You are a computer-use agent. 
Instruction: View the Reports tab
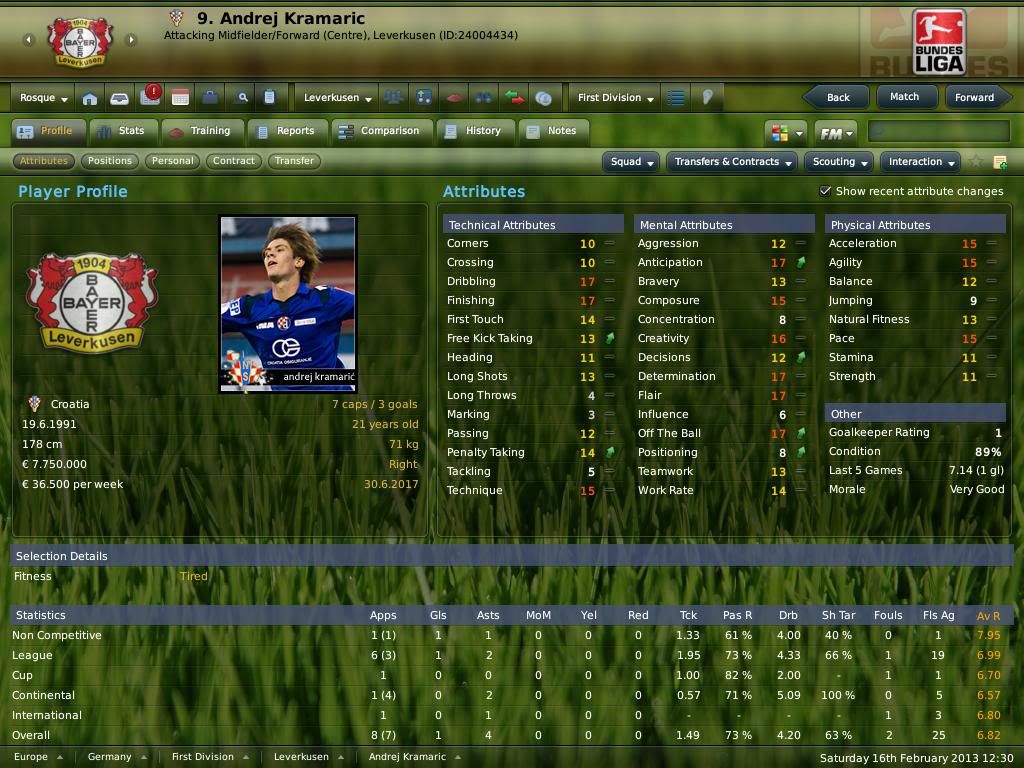(285, 131)
